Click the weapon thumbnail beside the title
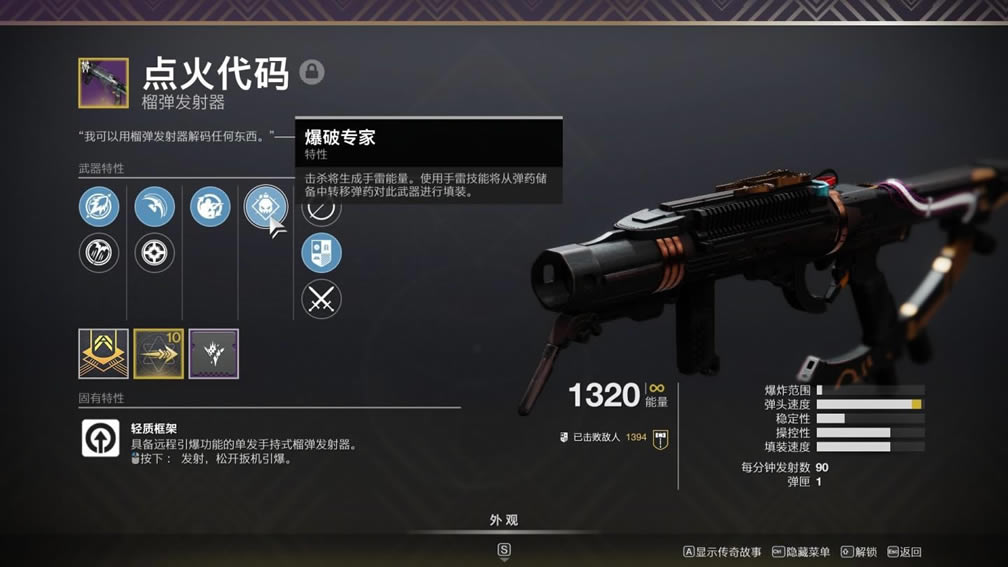This screenshot has height=567, width=1008. 104,83
